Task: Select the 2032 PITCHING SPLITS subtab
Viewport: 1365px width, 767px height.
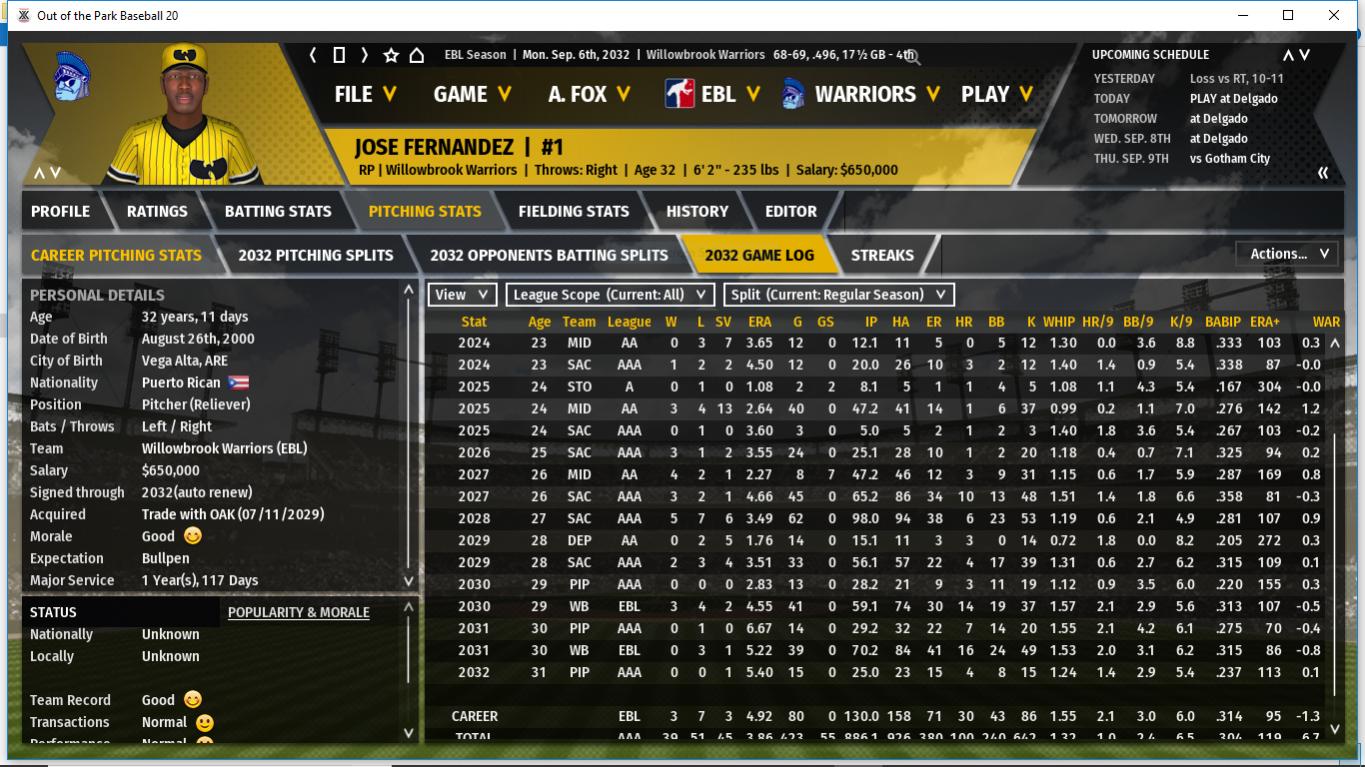Action: pyautogui.click(x=315, y=255)
